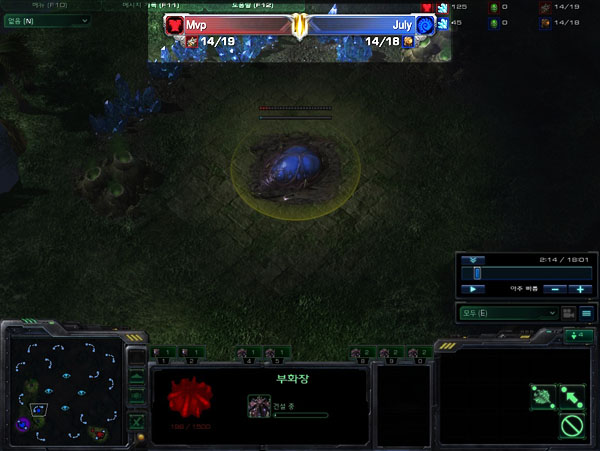Click the build-in-progress icon in the unit panel
This screenshot has width=600, height=451.
[257, 404]
